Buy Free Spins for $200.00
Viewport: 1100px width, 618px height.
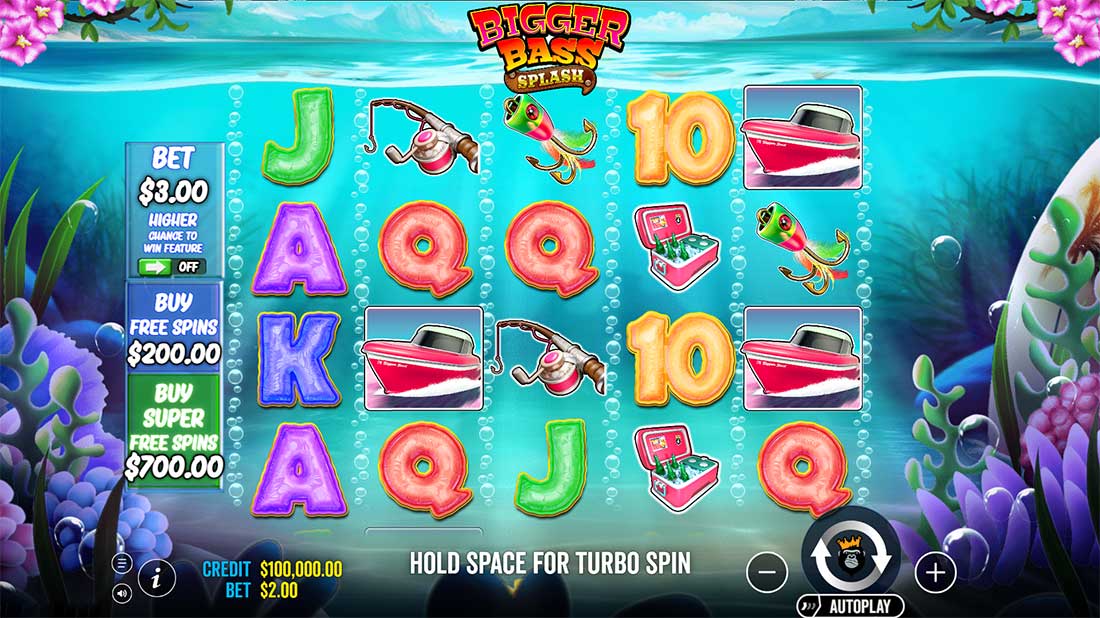174,327
